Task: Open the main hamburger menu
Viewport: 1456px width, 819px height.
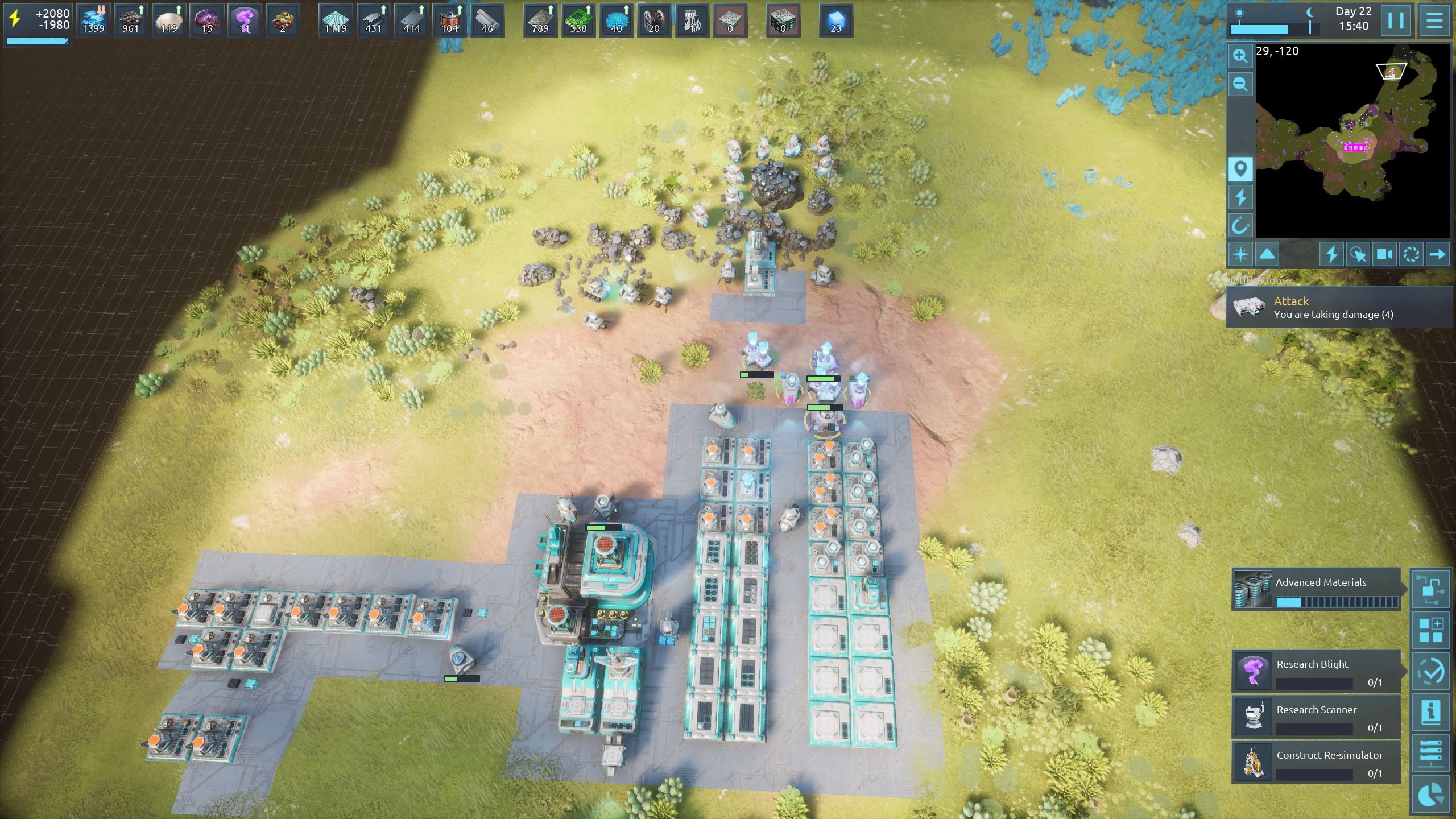Action: click(x=1434, y=20)
